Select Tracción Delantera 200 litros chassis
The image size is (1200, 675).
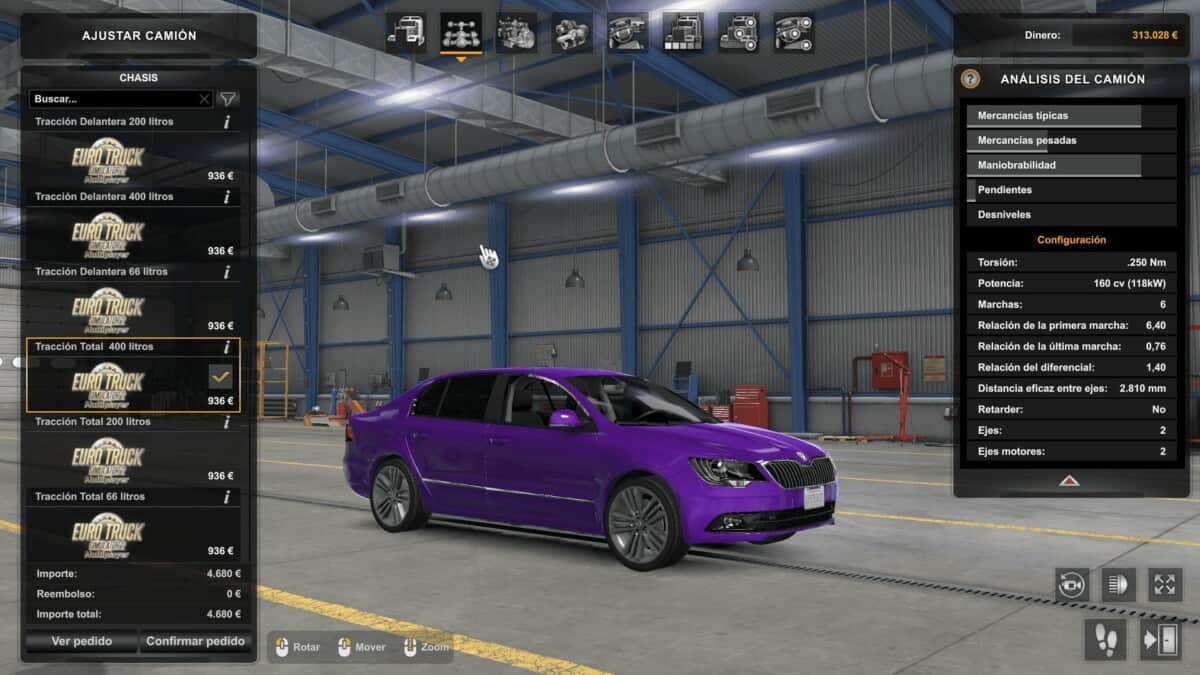click(x=132, y=160)
